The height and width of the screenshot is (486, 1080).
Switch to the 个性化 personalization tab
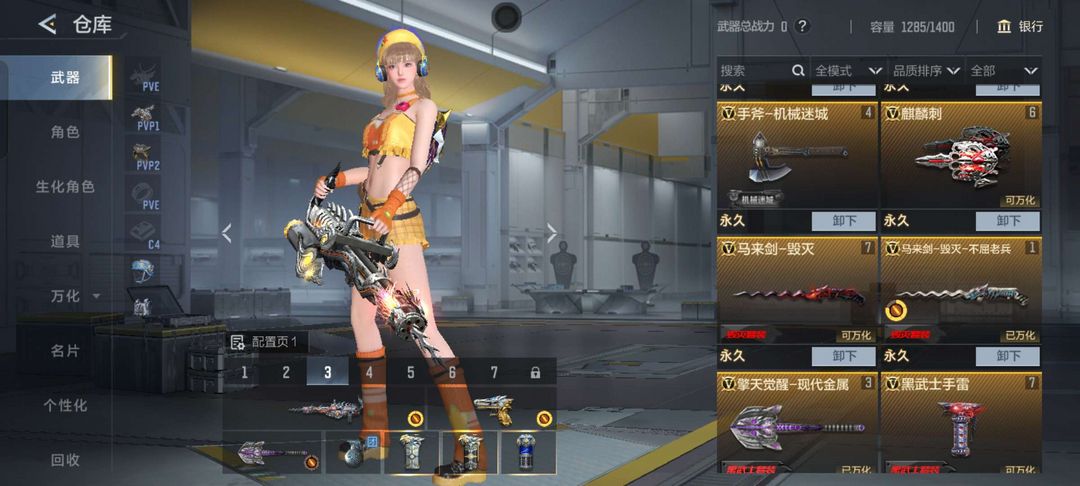point(65,405)
